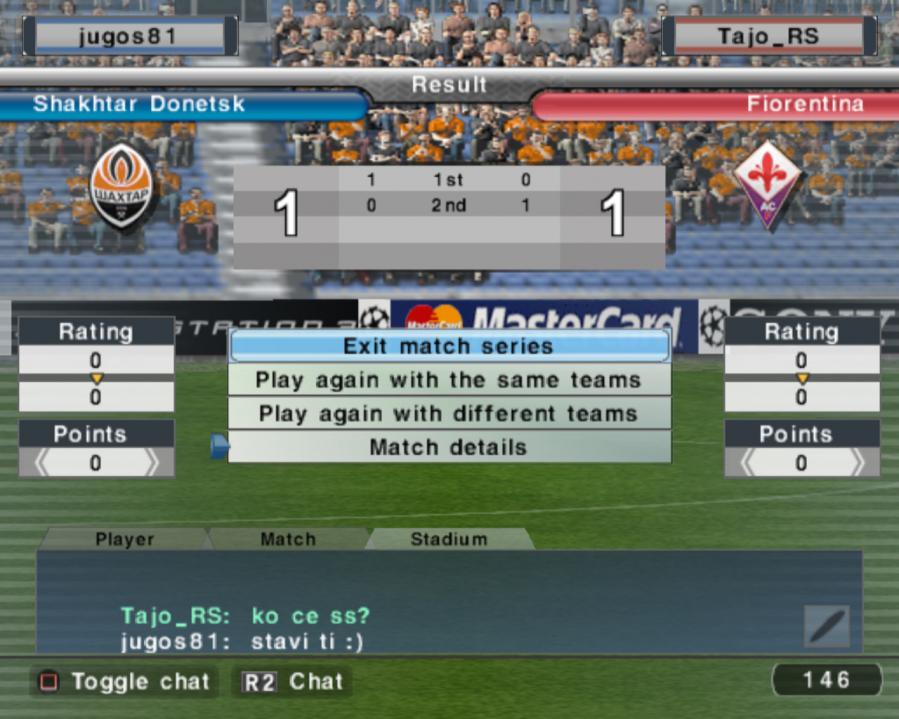Click the pencil chat compose icon
The image size is (899, 719).
pos(827,626)
